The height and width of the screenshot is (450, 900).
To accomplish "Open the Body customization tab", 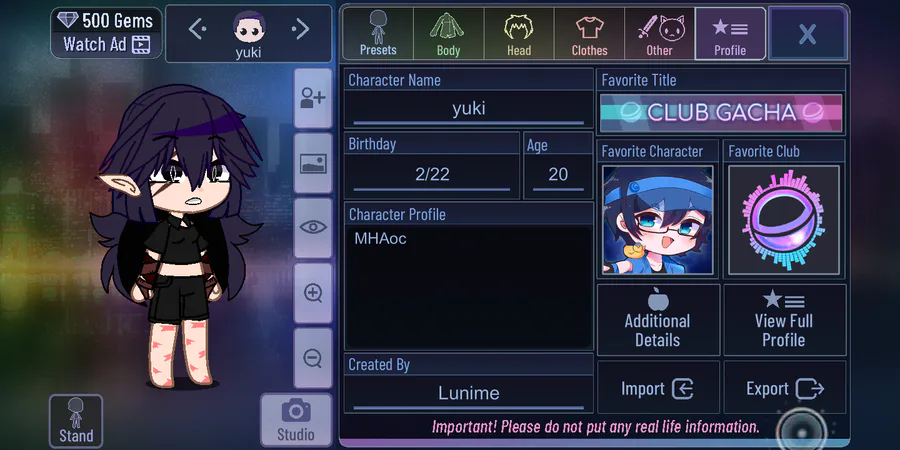I will (448, 33).
